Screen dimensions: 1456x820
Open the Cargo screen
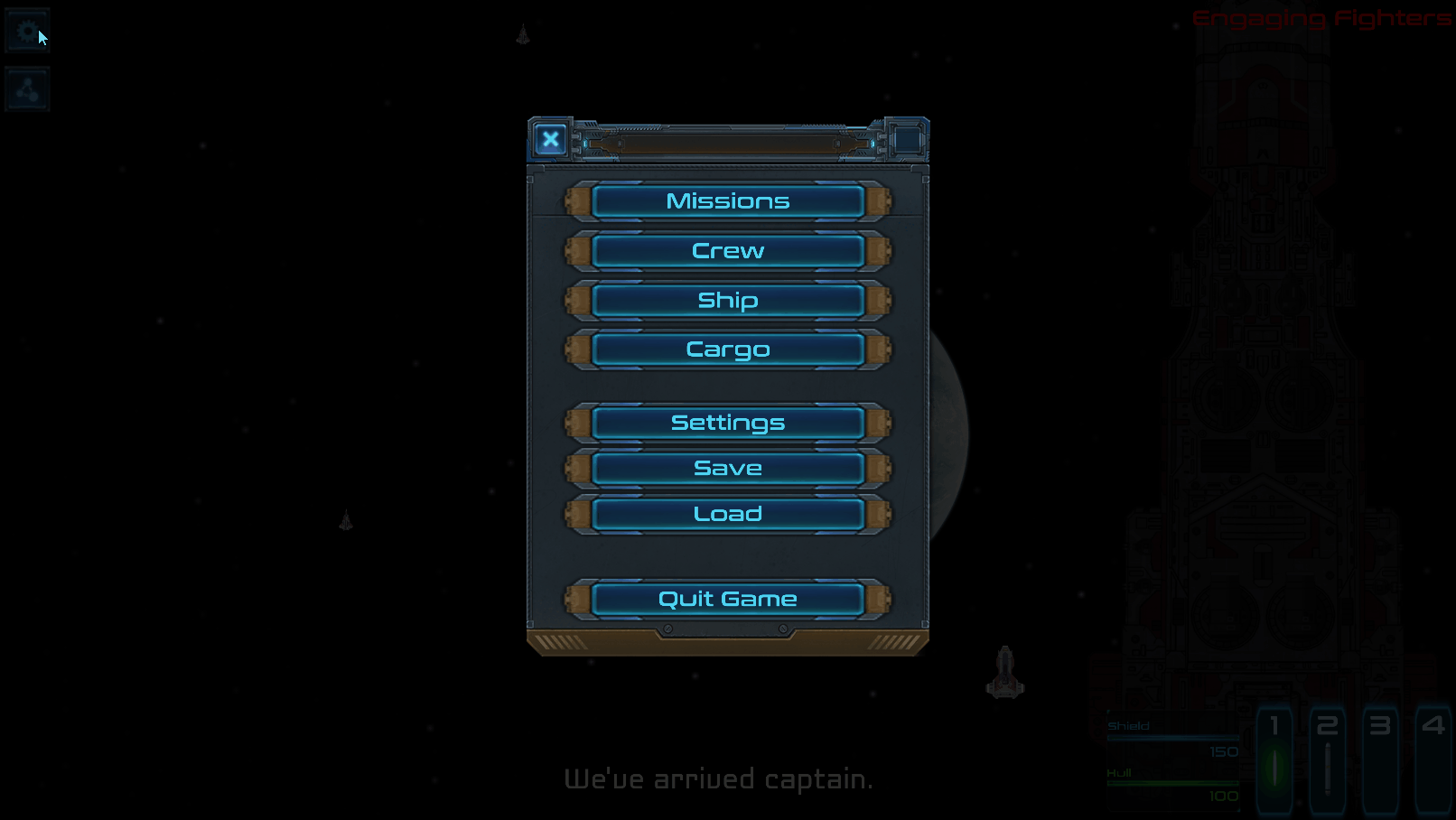[x=726, y=349]
